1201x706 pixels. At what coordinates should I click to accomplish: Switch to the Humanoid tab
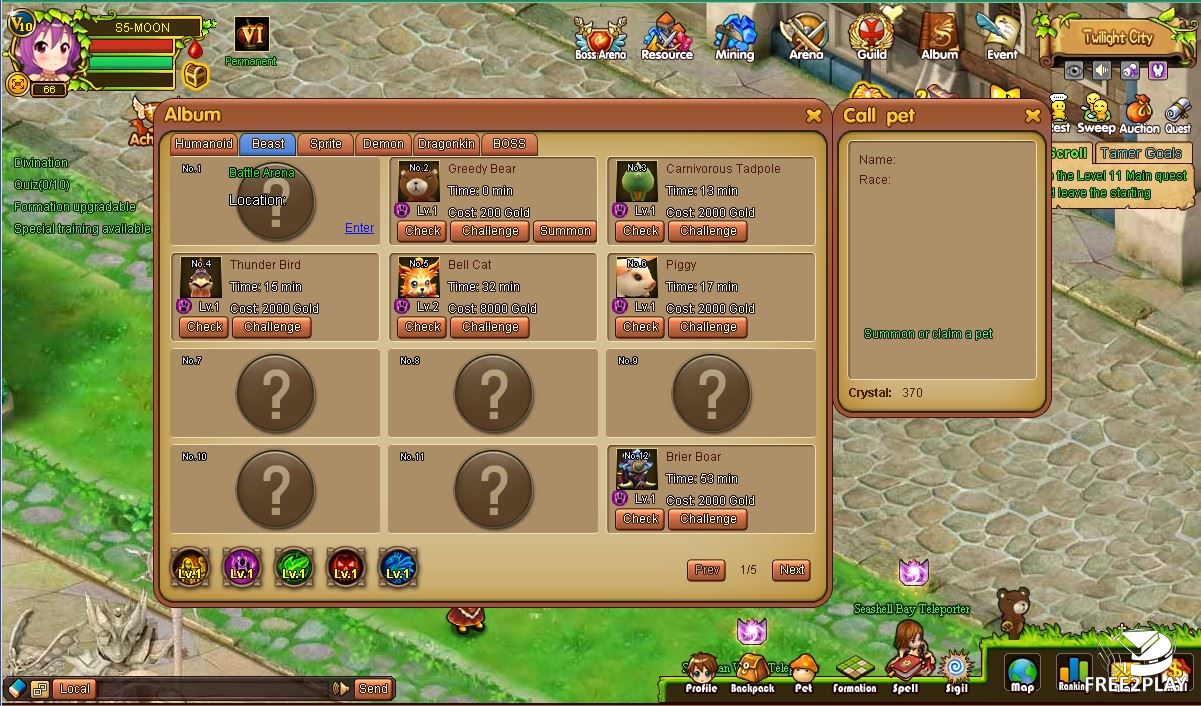click(204, 144)
